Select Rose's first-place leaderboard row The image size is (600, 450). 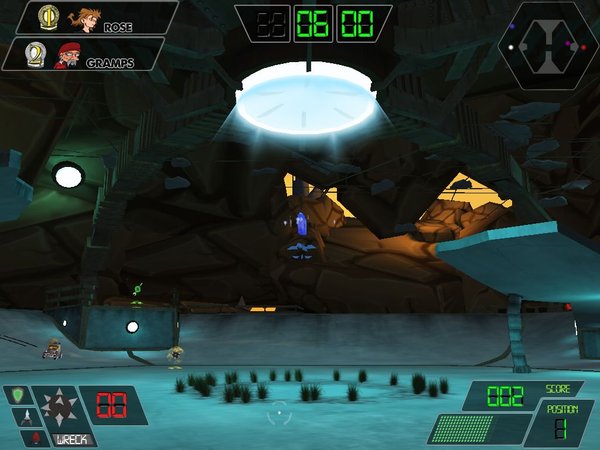[95, 18]
